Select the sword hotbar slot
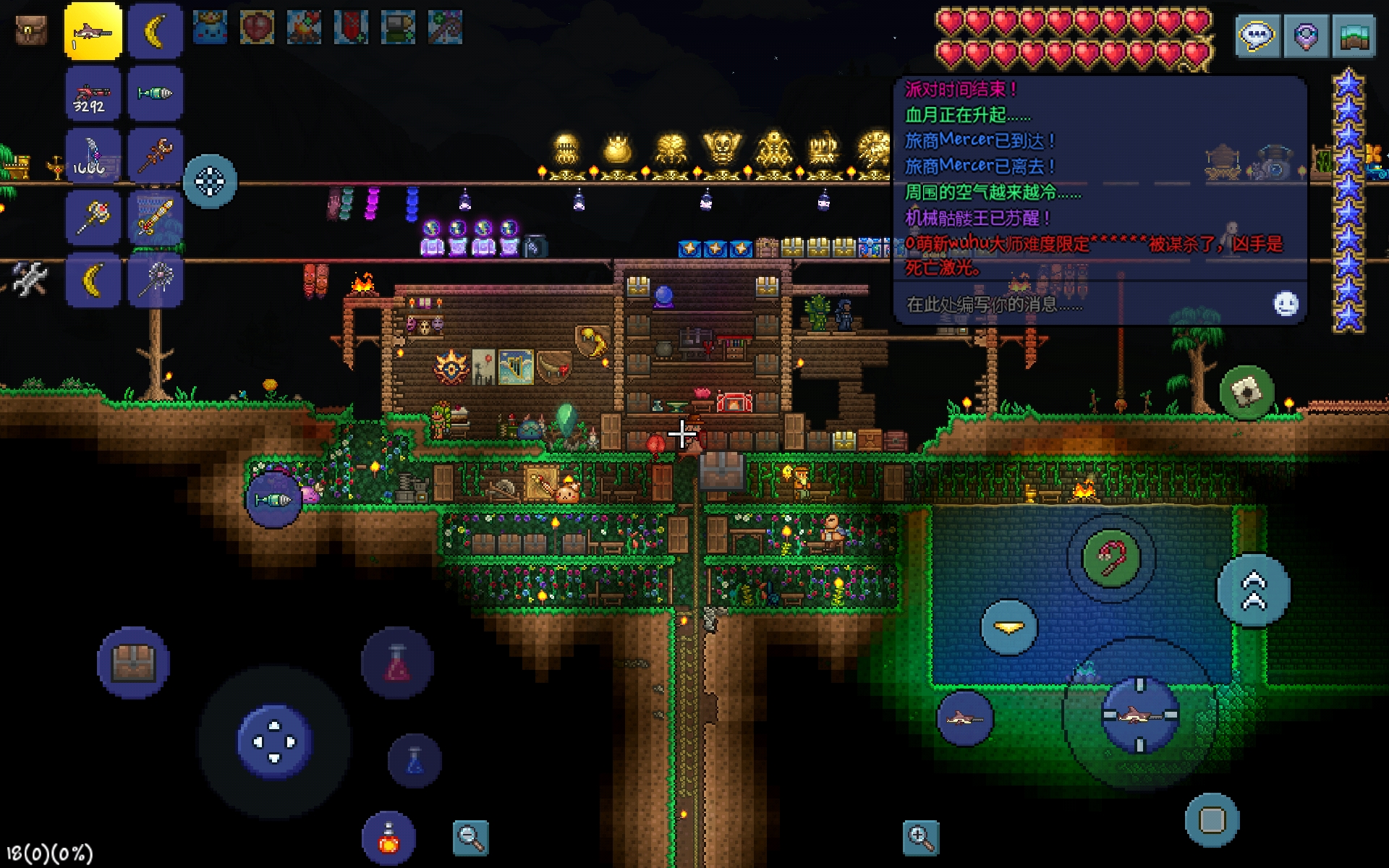Image resolution: width=1389 pixels, height=868 pixels. coord(156,218)
